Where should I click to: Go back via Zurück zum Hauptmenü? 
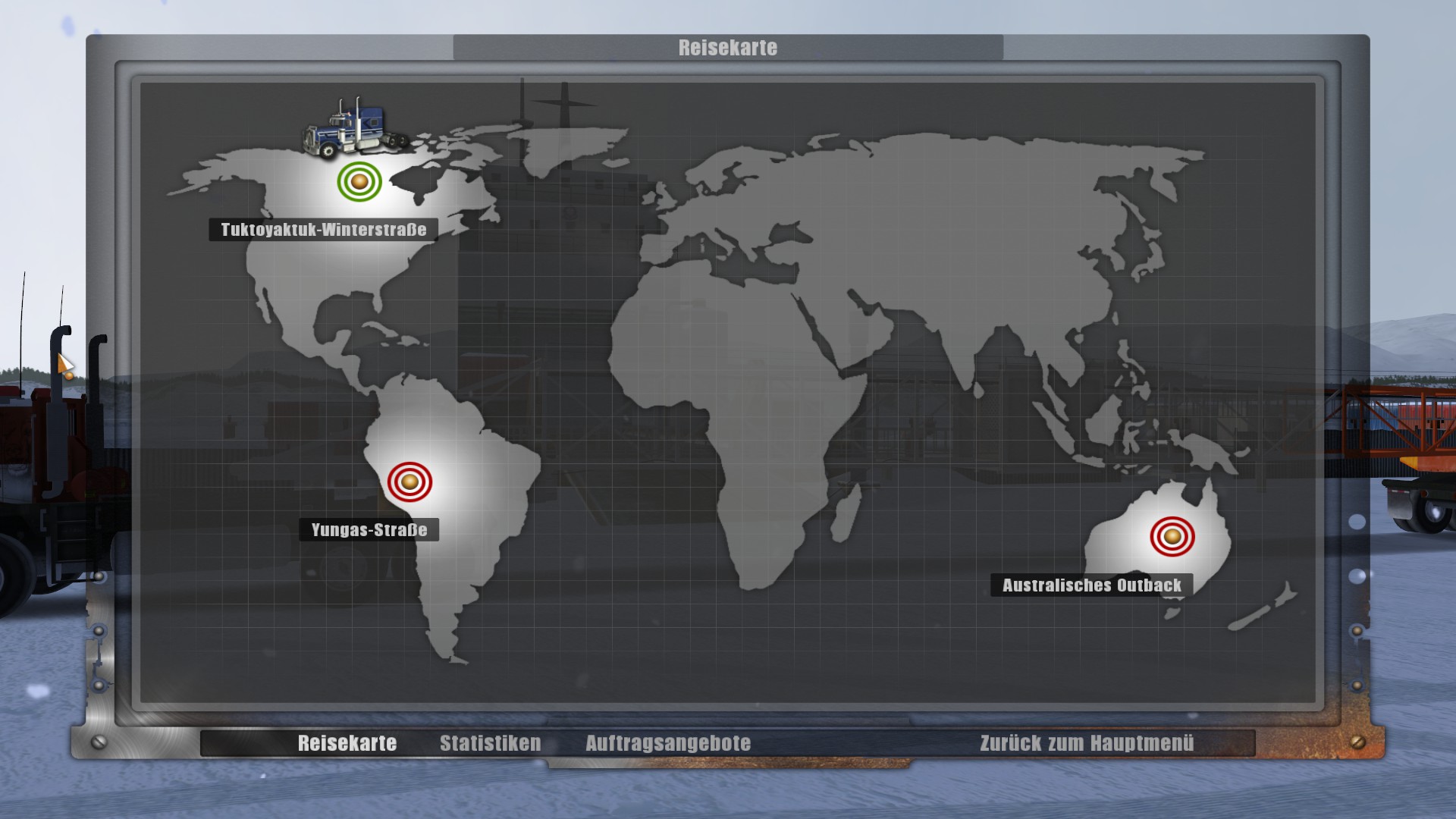(x=1086, y=743)
